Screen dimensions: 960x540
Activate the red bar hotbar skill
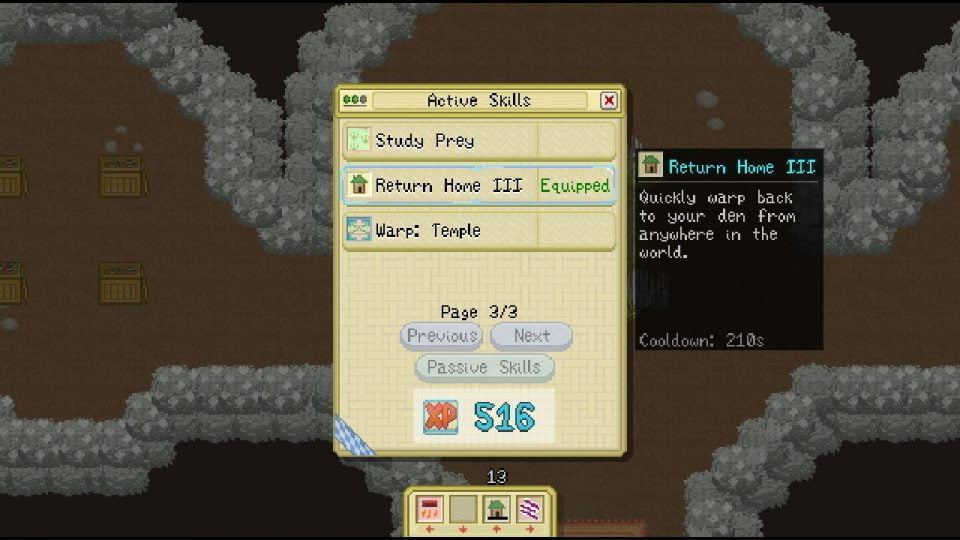coord(431,510)
